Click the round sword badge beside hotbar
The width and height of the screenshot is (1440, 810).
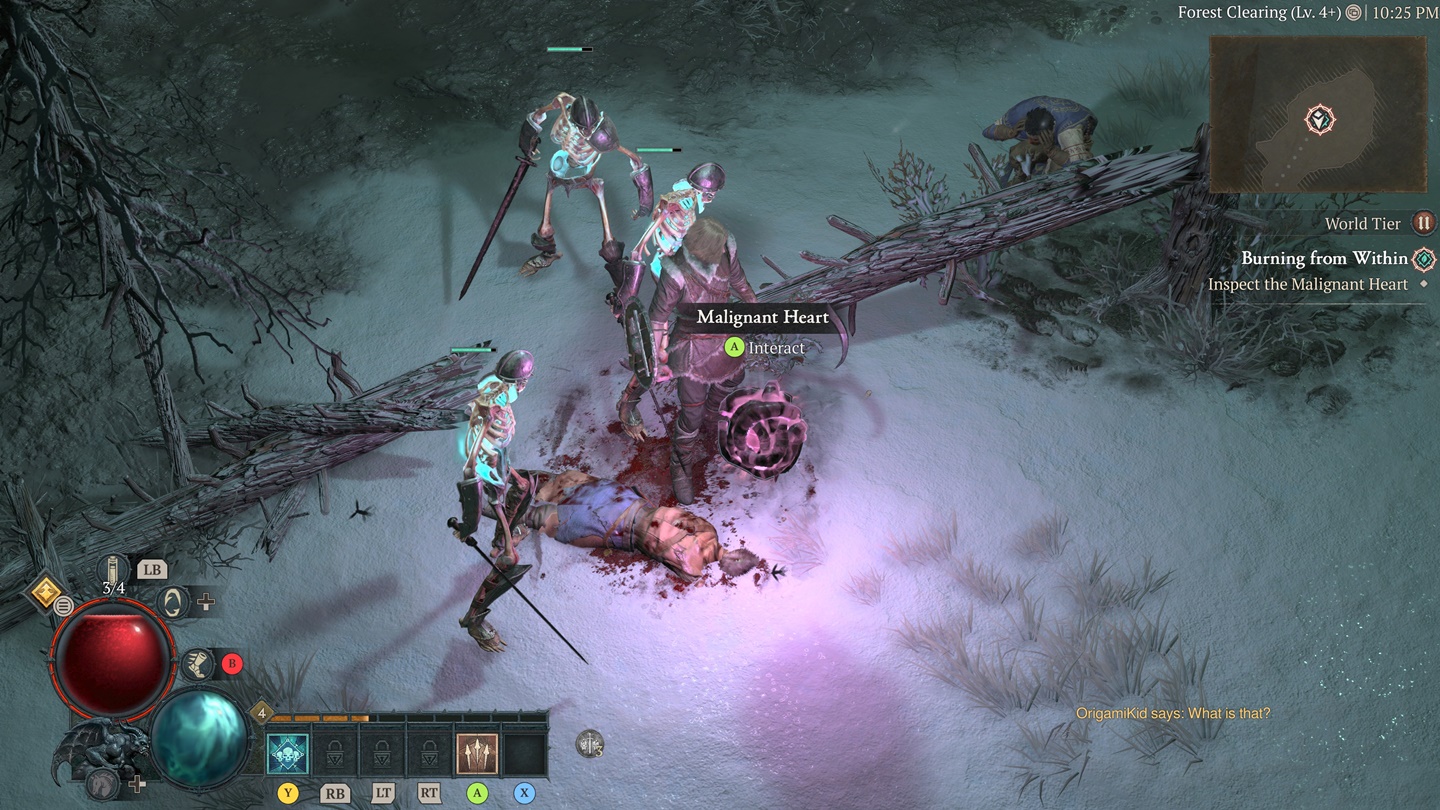click(590, 743)
